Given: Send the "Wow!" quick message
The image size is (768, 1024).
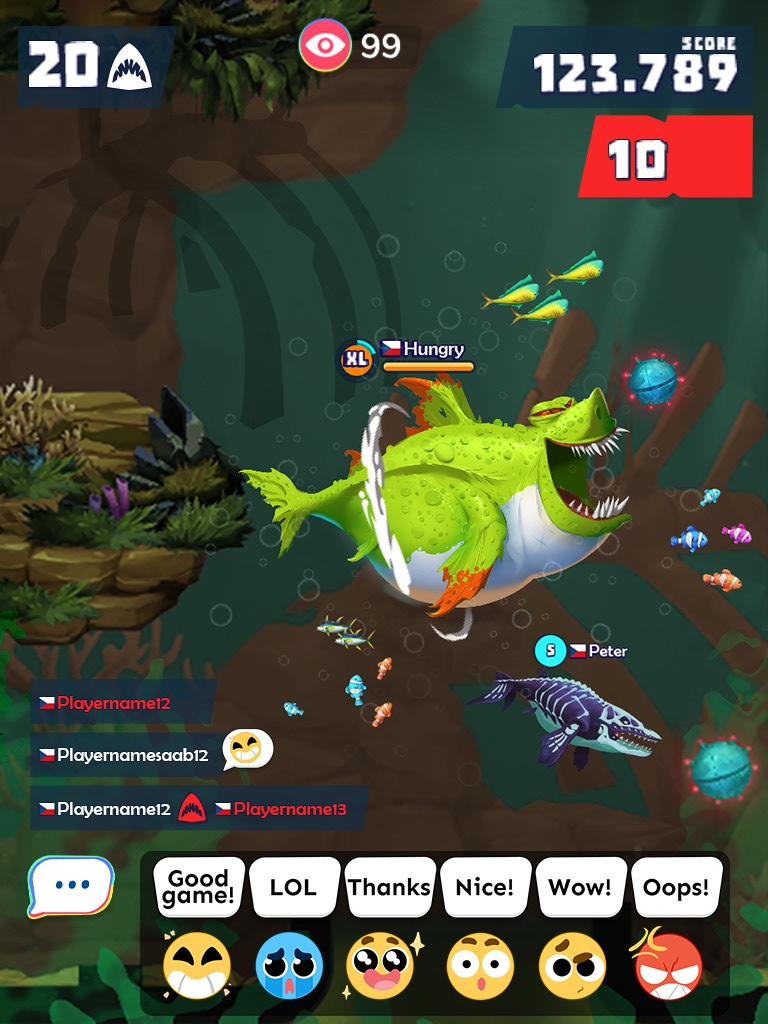Looking at the screenshot, I should (580, 886).
